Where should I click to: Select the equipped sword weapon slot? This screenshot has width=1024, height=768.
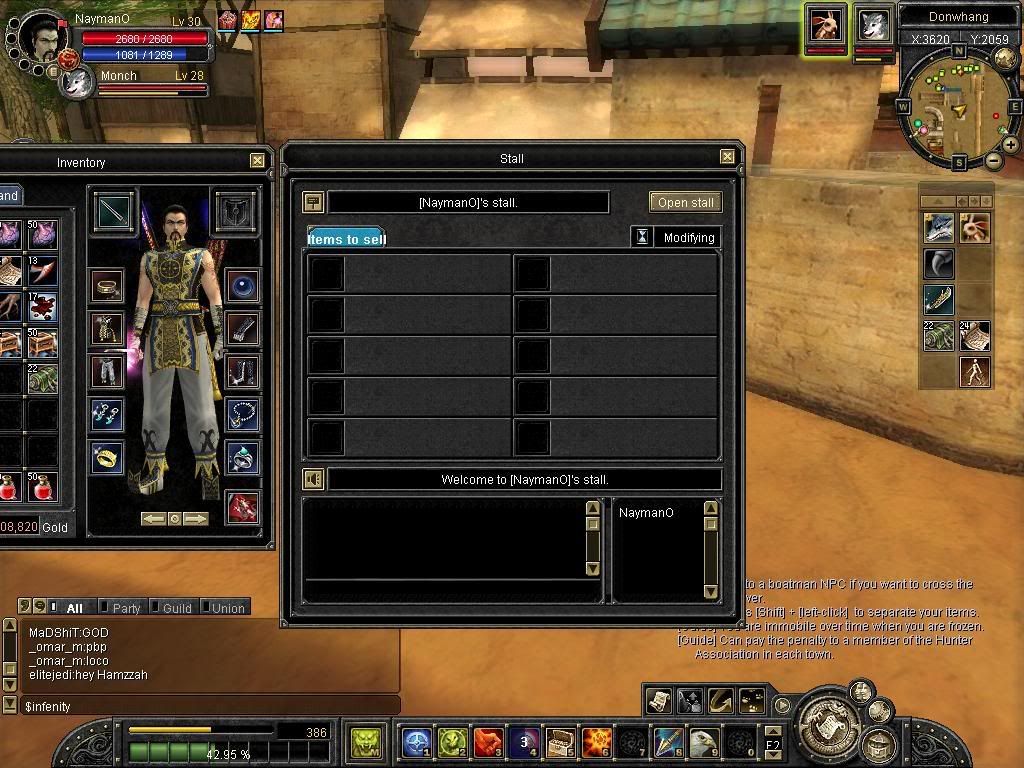pyautogui.click(x=112, y=212)
